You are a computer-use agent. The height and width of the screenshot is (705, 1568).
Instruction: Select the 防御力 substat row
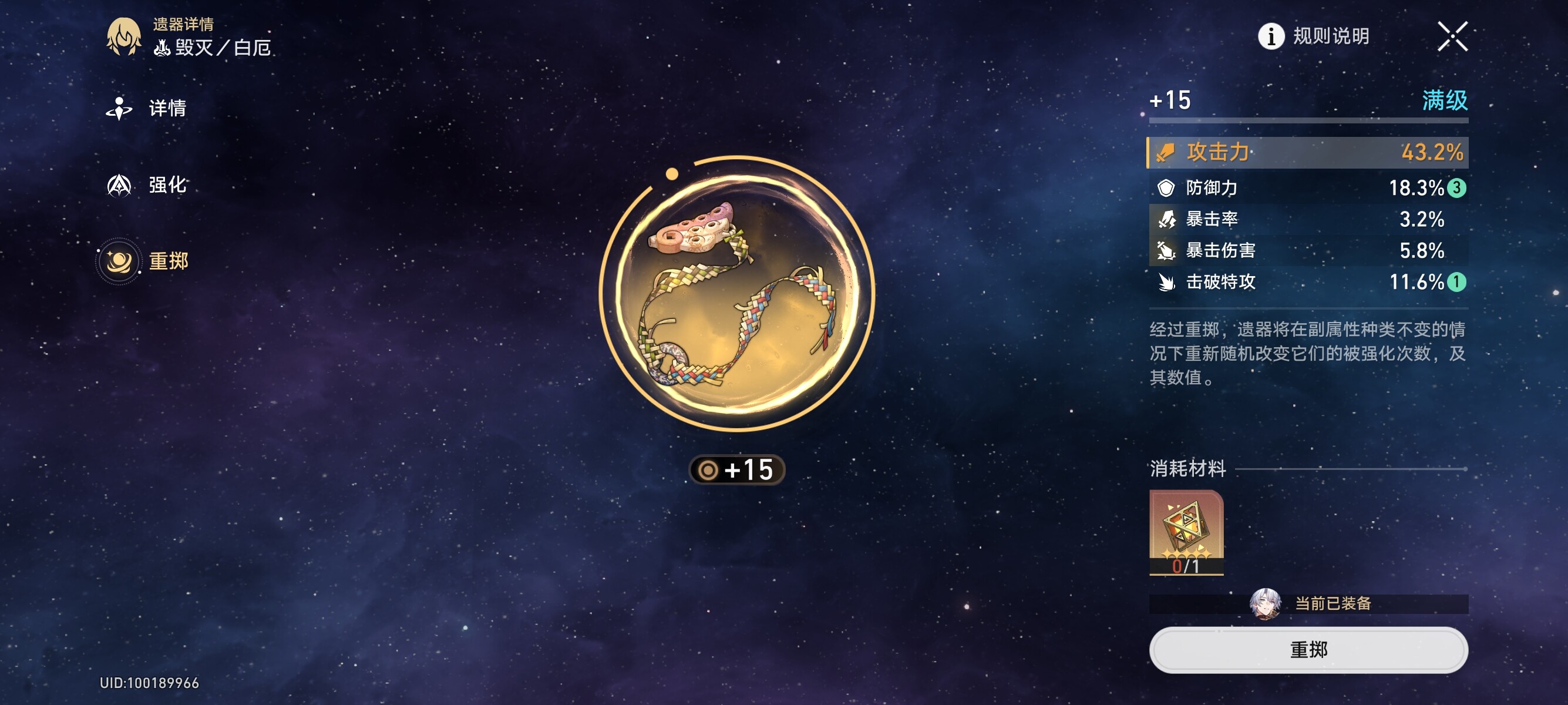(1308, 188)
